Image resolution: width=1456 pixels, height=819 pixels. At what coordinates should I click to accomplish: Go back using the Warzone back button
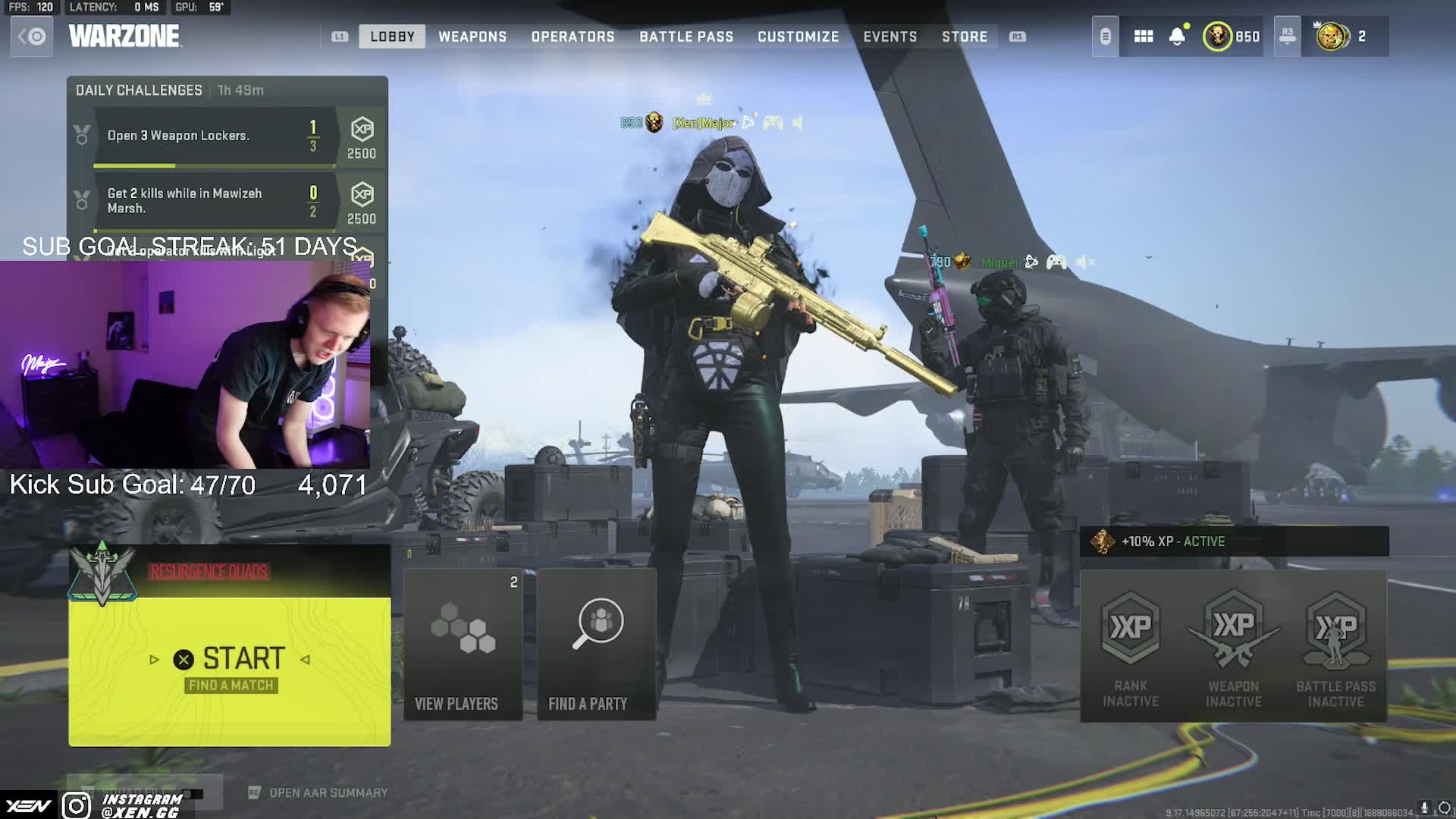coord(32,36)
